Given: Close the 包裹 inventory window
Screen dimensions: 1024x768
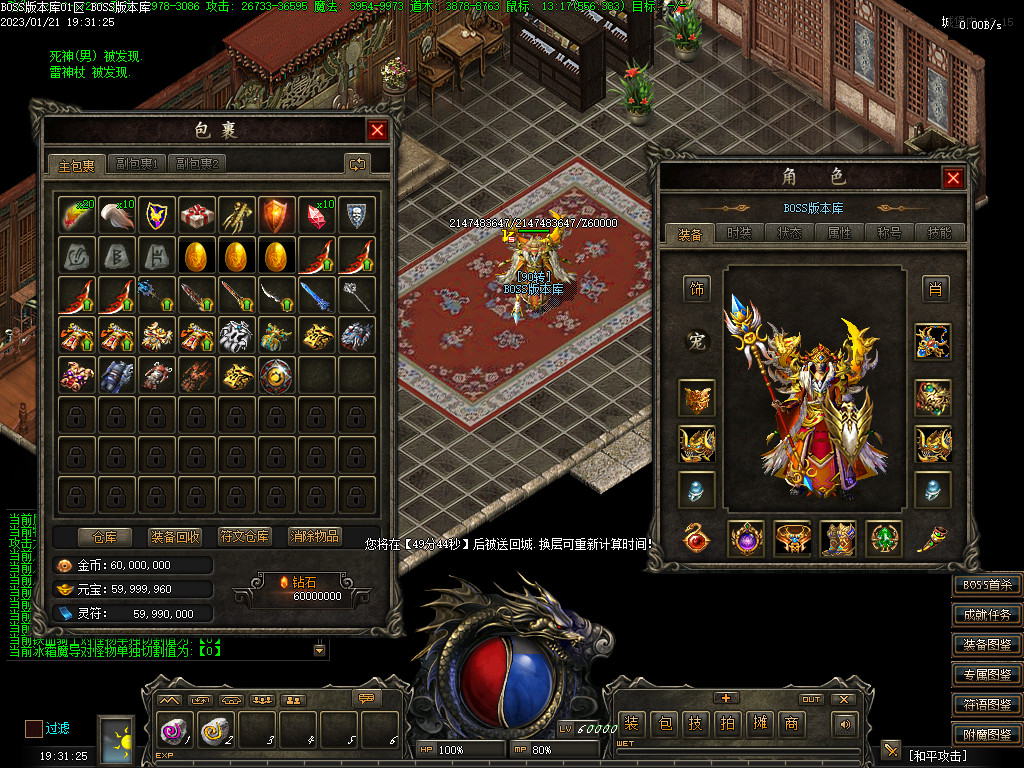Looking at the screenshot, I should 377,130.
